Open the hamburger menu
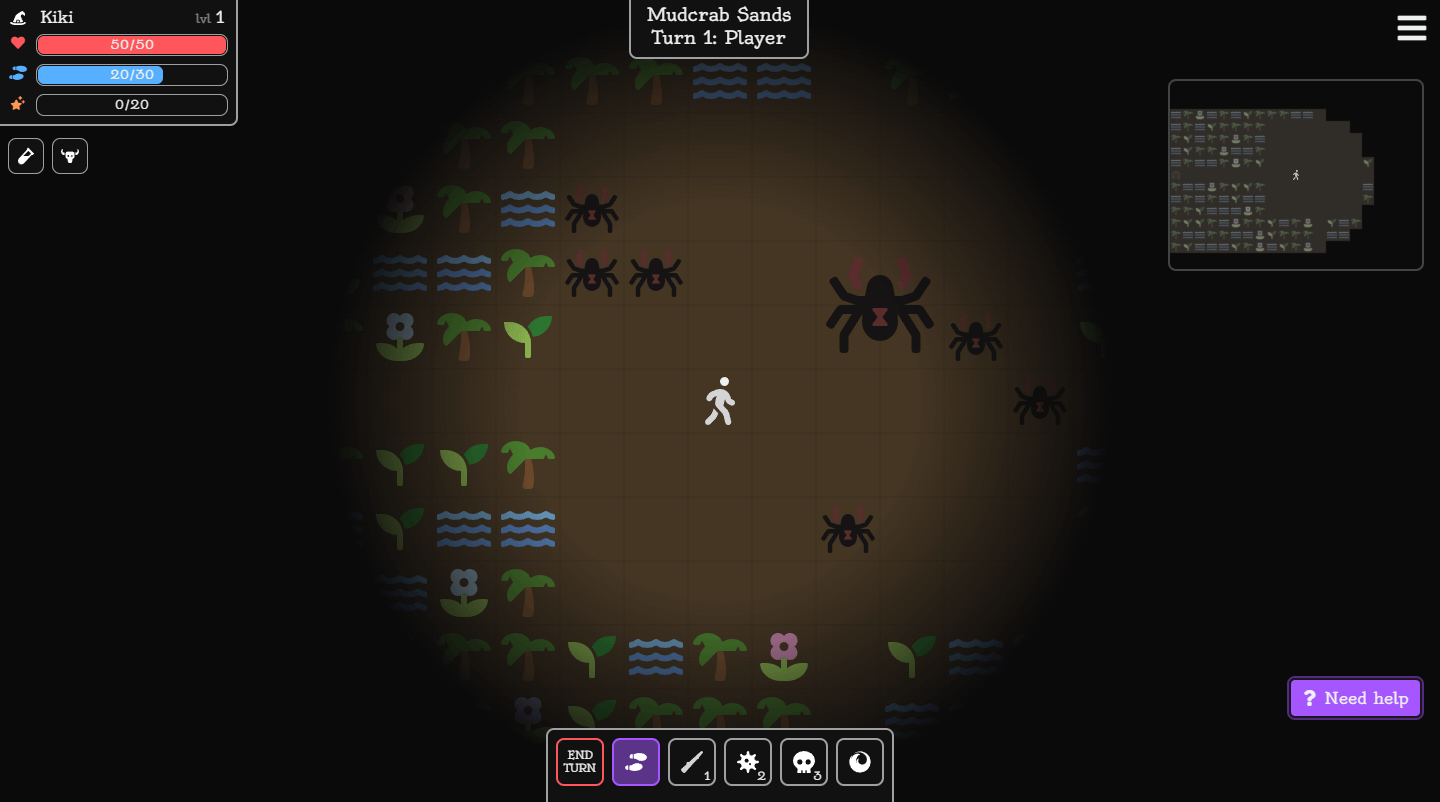The width and height of the screenshot is (1440, 802). click(1411, 28)
